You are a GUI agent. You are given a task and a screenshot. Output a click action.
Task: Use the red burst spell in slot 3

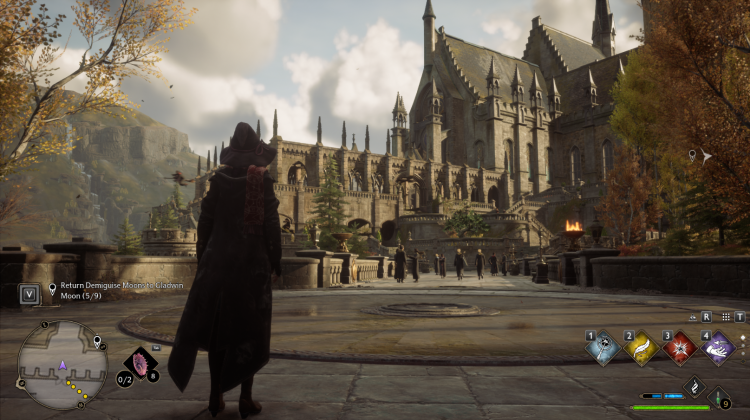[x=680, y=348]
